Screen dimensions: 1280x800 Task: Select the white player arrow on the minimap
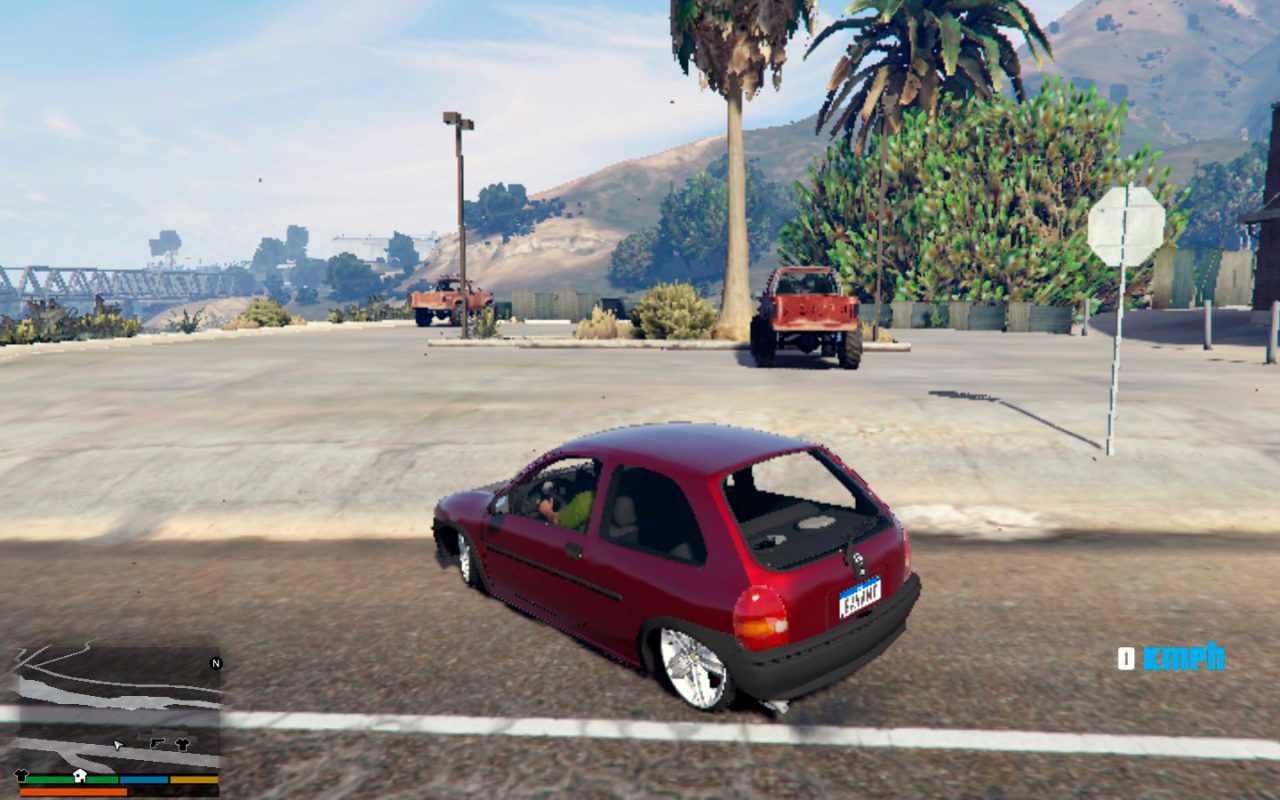[118, 745]
